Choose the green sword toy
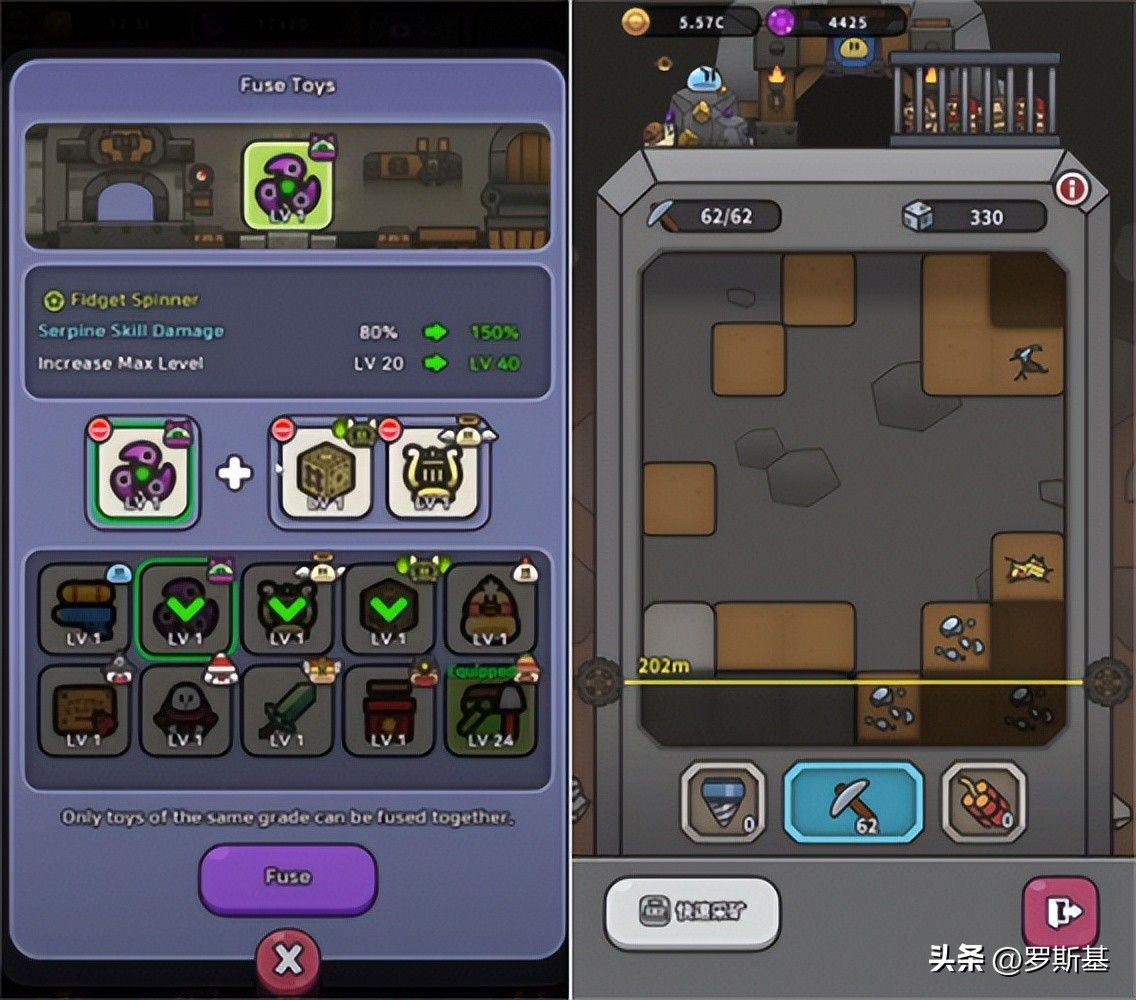Screen dimensions: 1136x1000 pyautogui.click(x=286, y=710)
